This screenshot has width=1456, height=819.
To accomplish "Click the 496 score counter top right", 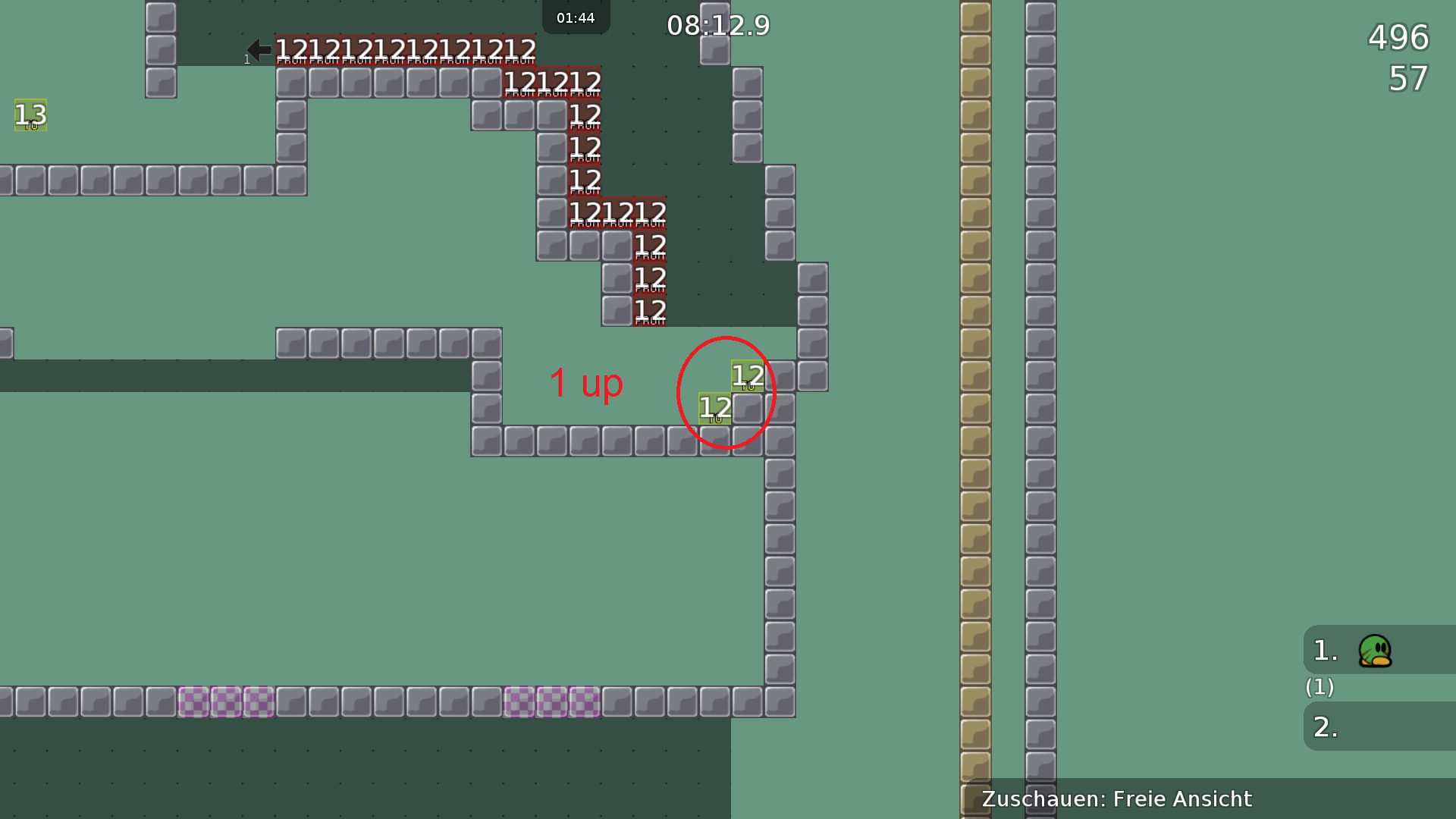I will 1398,38.
